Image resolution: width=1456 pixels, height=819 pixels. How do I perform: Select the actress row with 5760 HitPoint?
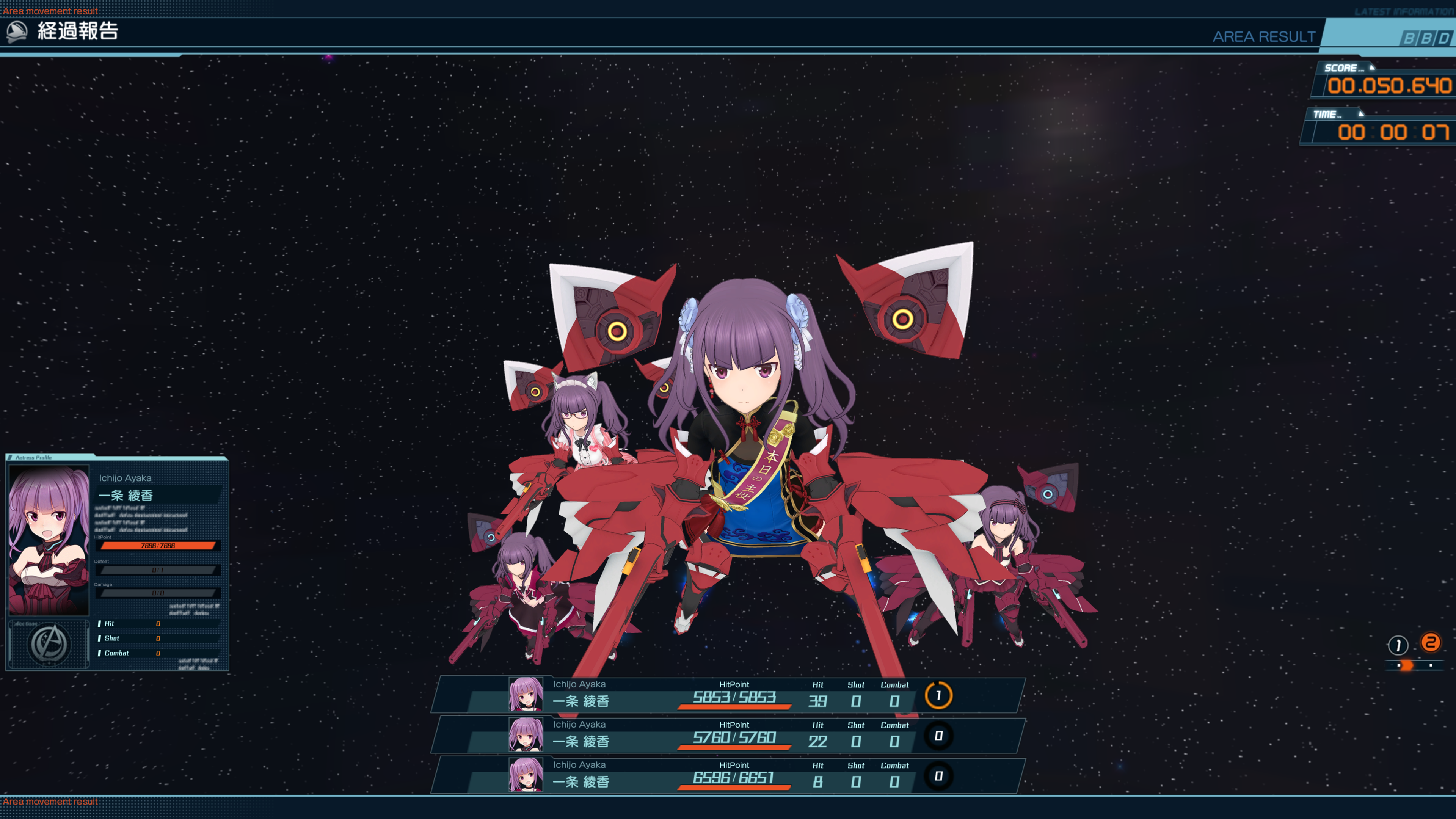click(728, 735)
